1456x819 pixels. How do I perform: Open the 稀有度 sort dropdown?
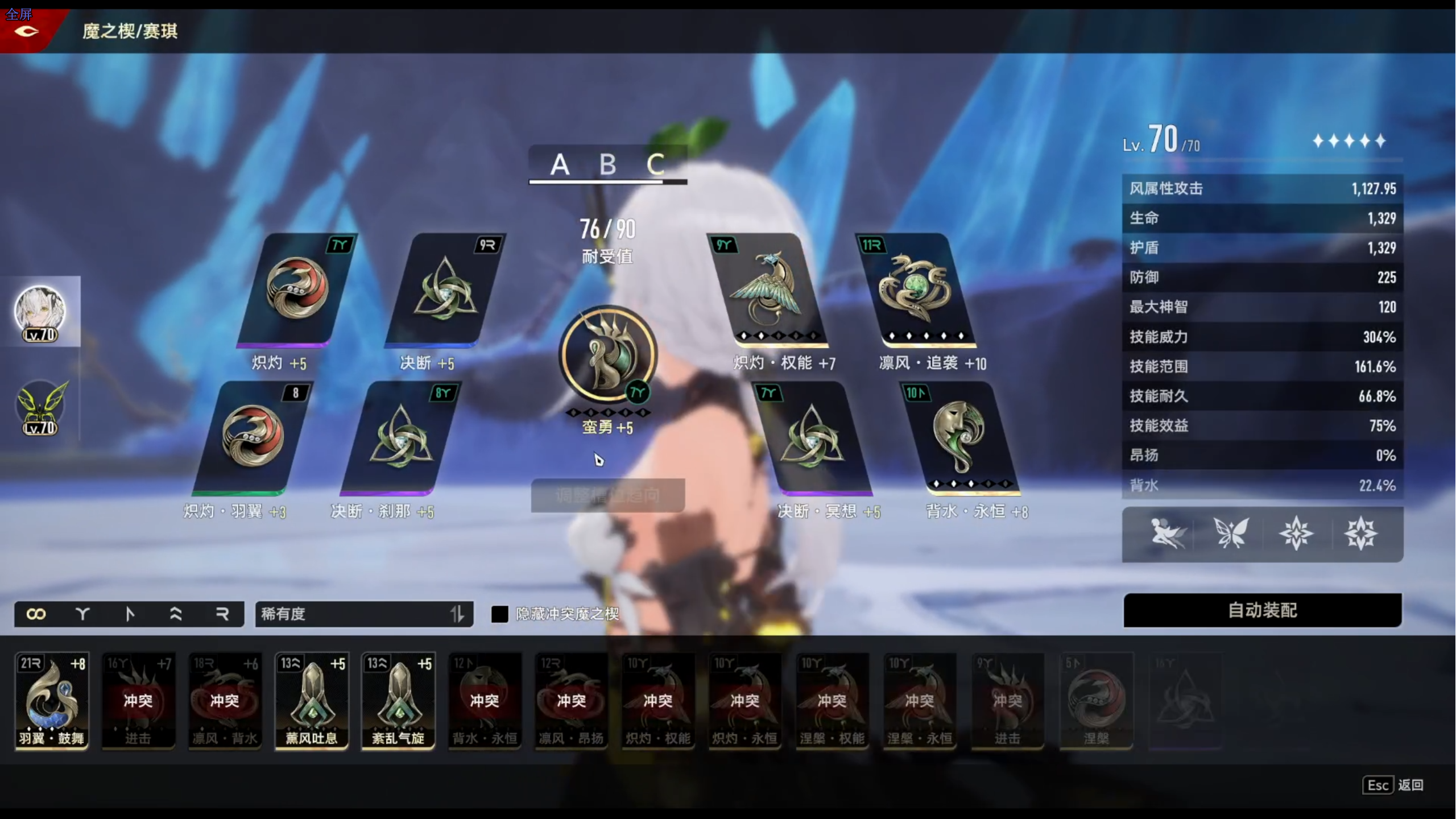click(364, 614)
